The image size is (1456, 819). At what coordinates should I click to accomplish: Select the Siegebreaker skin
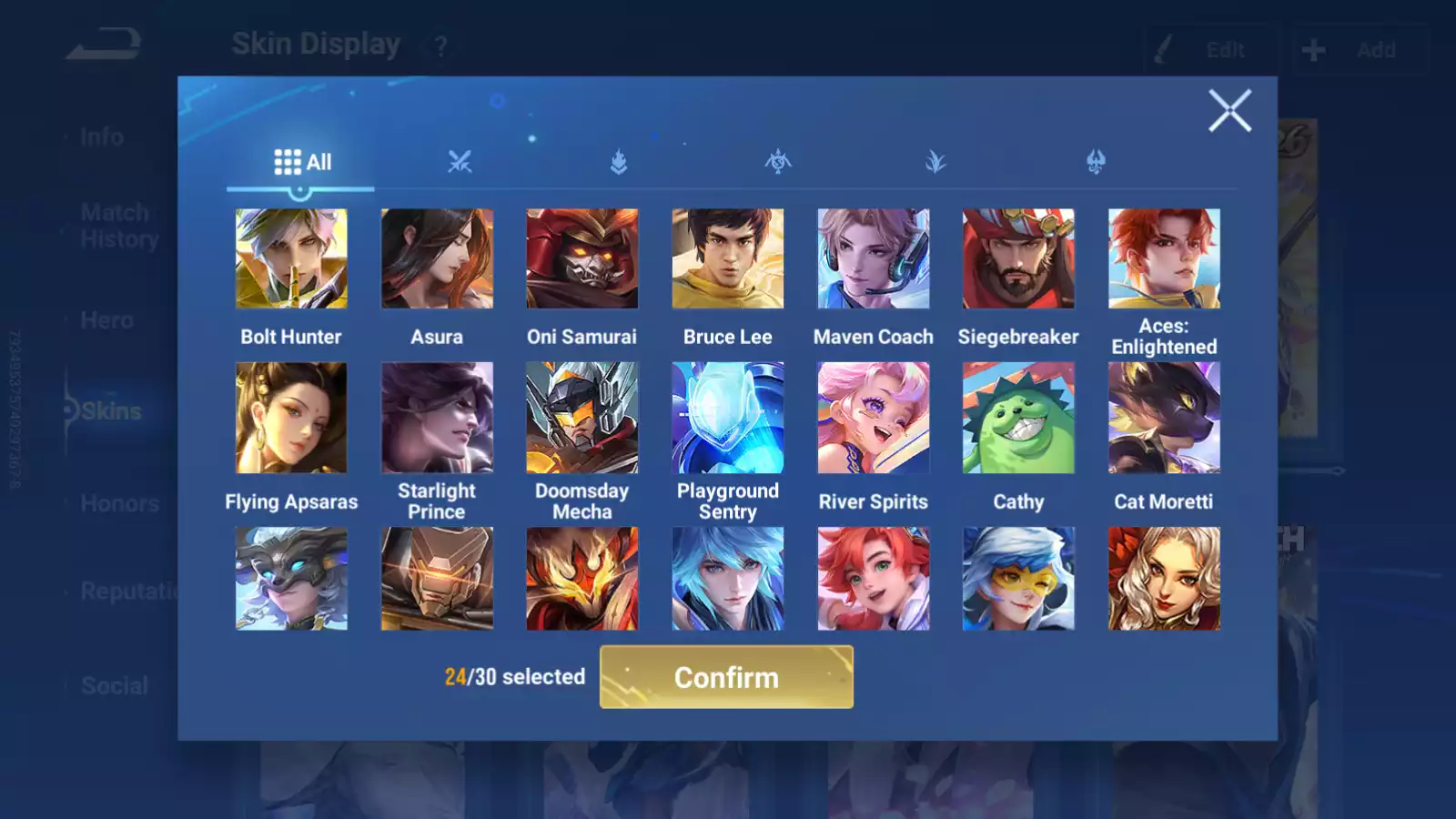[1018, 259]
